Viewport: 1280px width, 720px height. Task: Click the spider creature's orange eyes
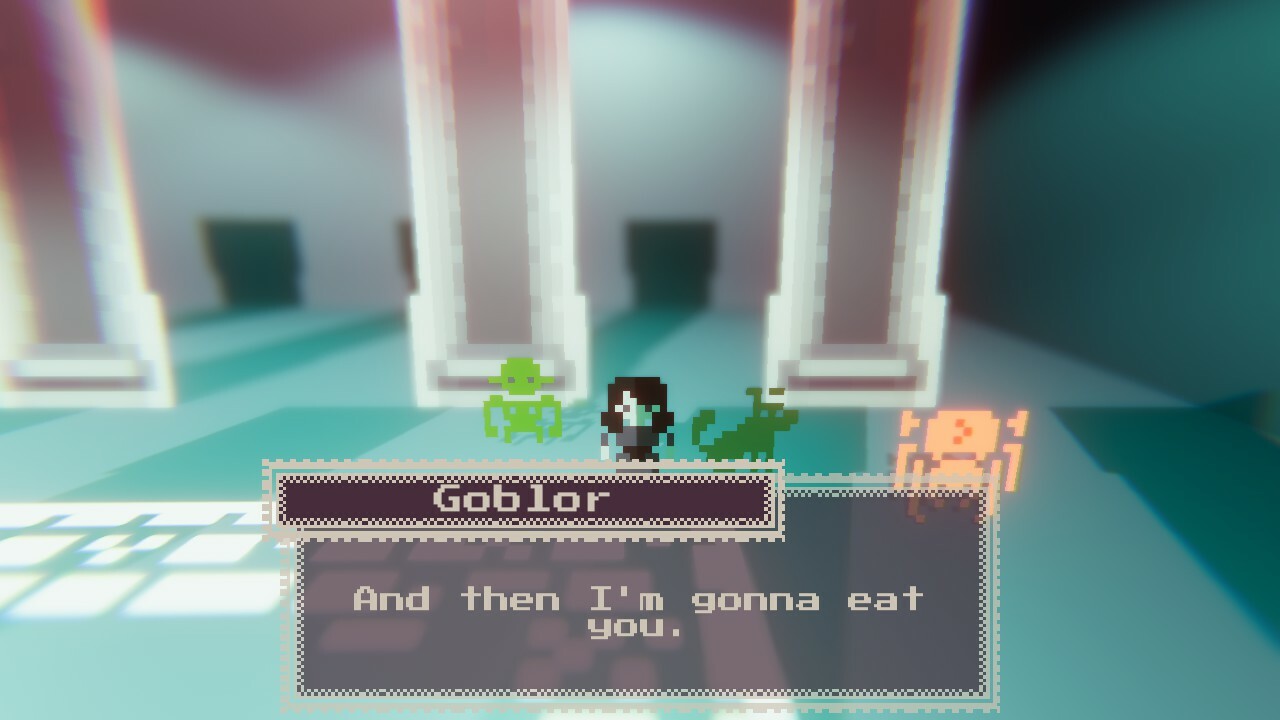pos(962,430)
